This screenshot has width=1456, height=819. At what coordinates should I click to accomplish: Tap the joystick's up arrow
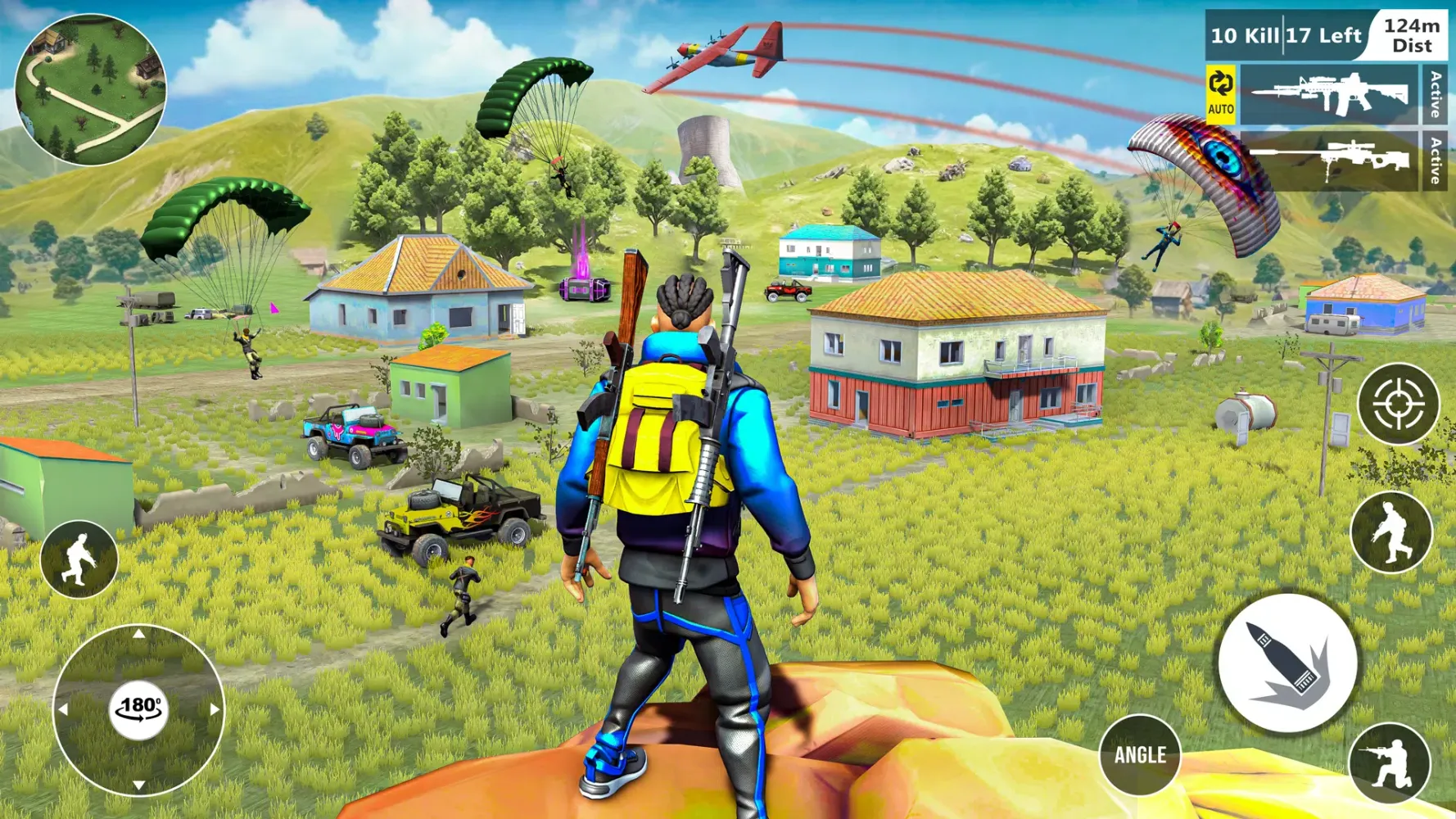[139, 634]
